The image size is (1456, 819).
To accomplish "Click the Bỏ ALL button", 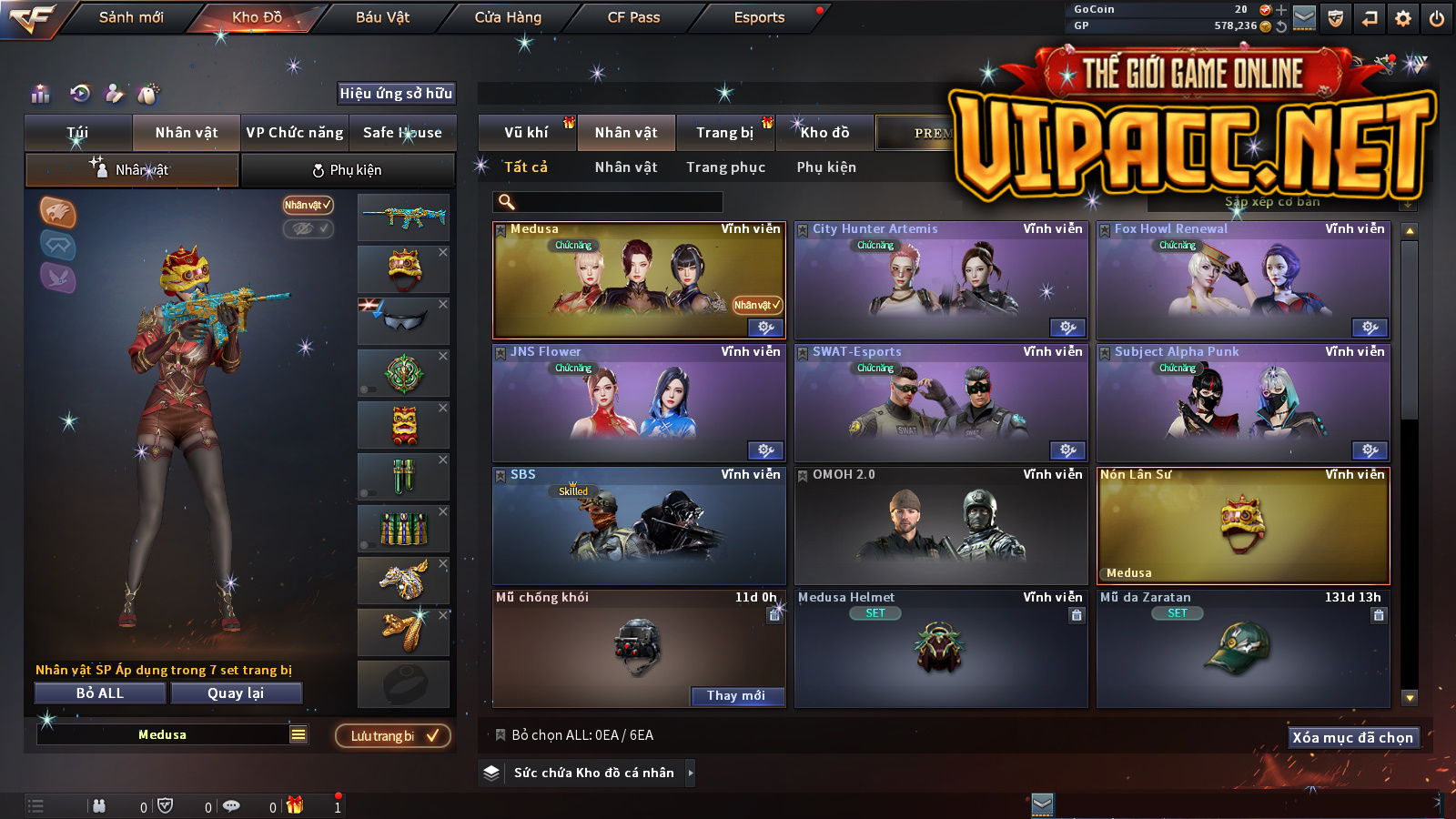I will click(100, 693).
